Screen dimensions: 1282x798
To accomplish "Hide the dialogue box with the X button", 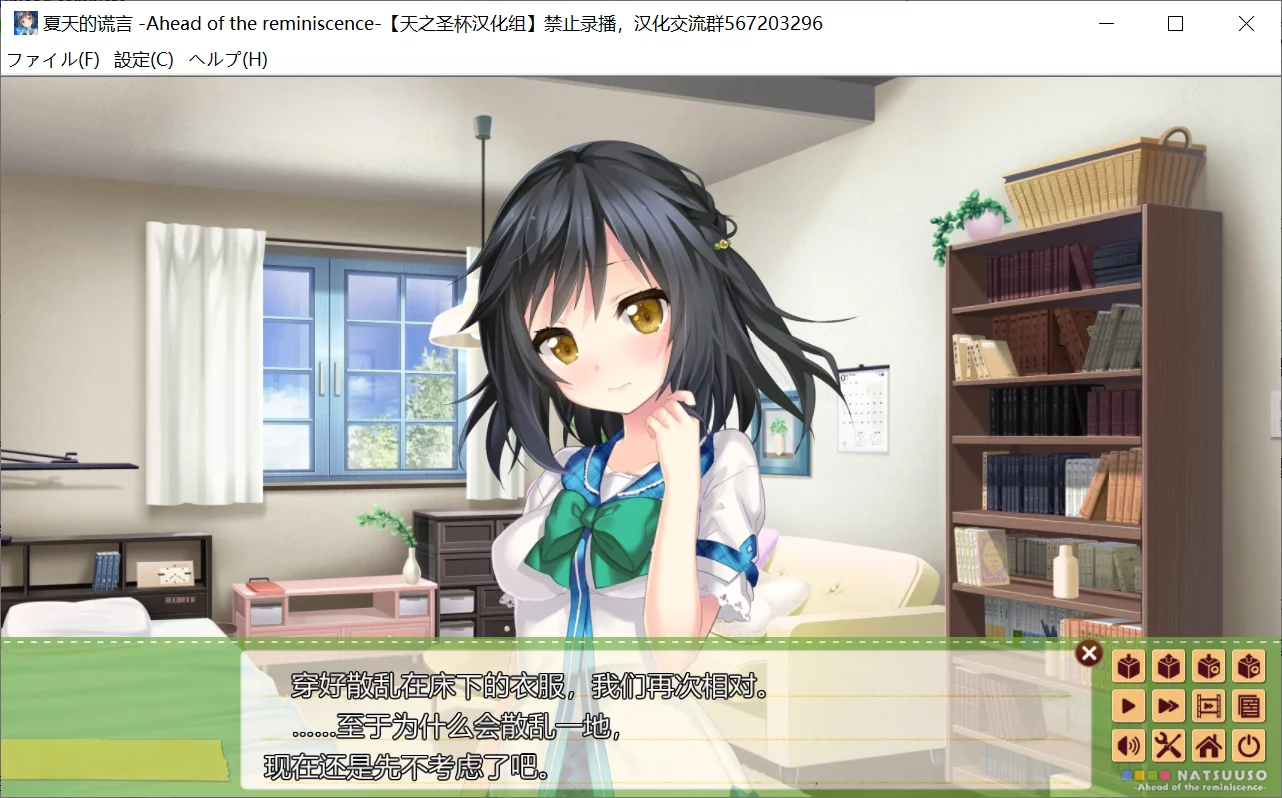I will point(1088,653).
